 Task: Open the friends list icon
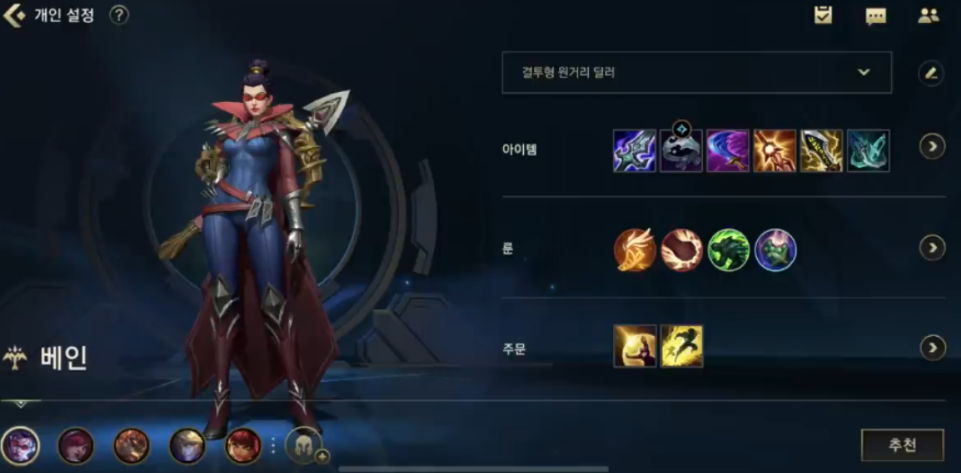pos(928,16)
